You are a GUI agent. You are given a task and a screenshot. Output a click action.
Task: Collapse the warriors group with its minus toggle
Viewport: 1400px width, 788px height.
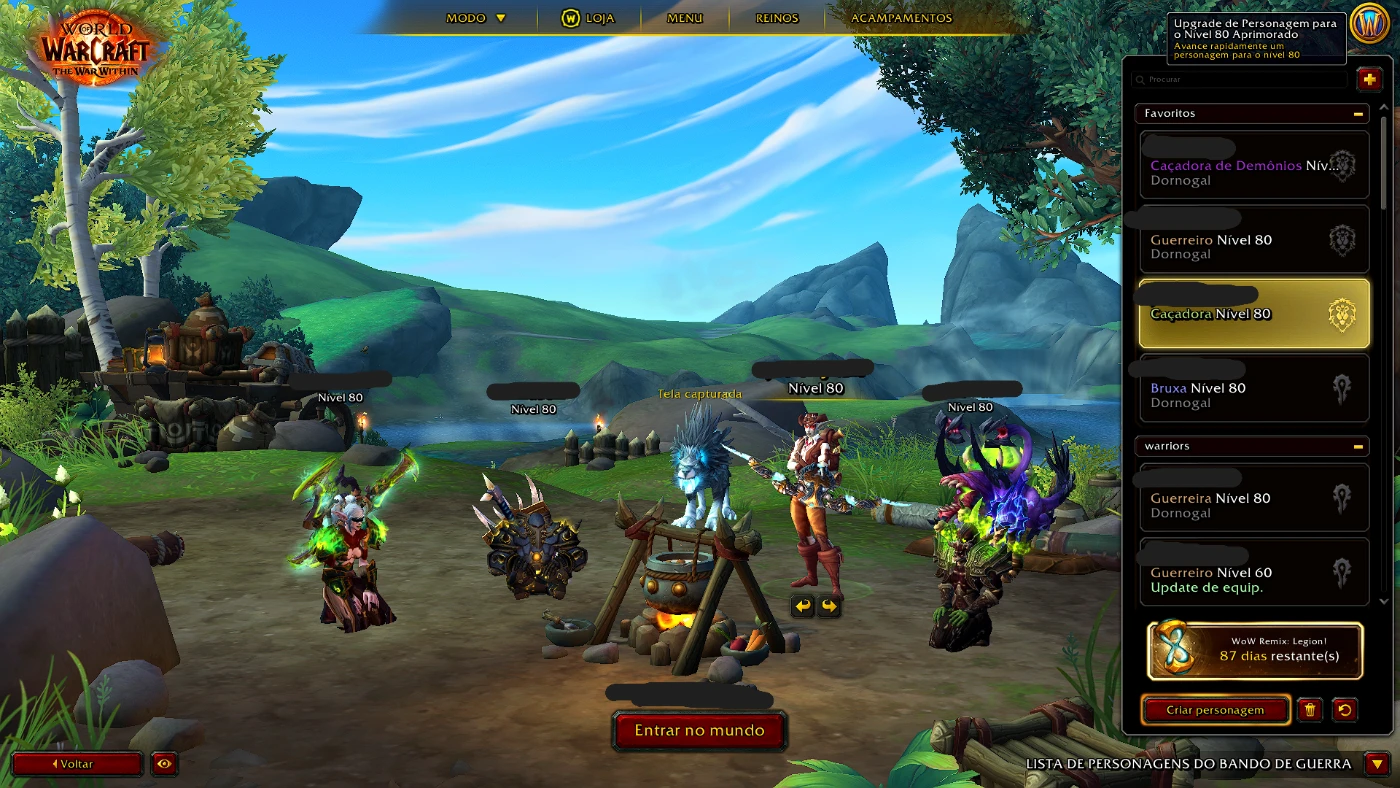click(1360, 446)
